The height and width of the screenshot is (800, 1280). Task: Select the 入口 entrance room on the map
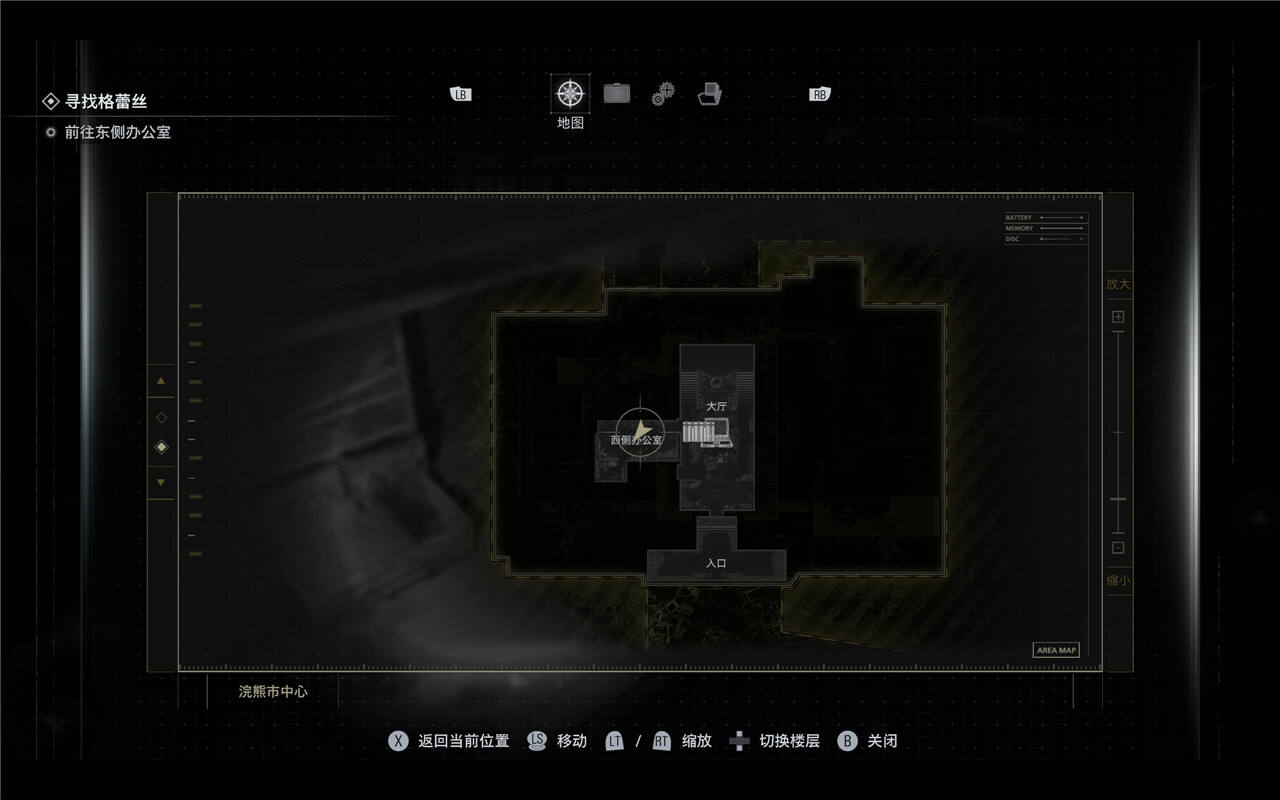coord(716,564)
